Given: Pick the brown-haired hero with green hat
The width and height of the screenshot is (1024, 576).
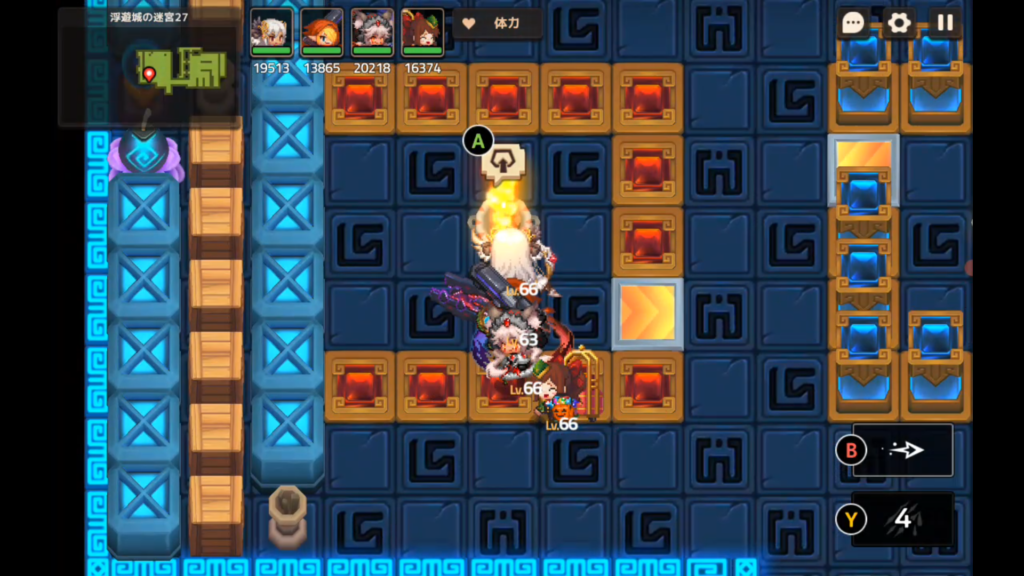Looking at the screenshot, I should (422, 33).
